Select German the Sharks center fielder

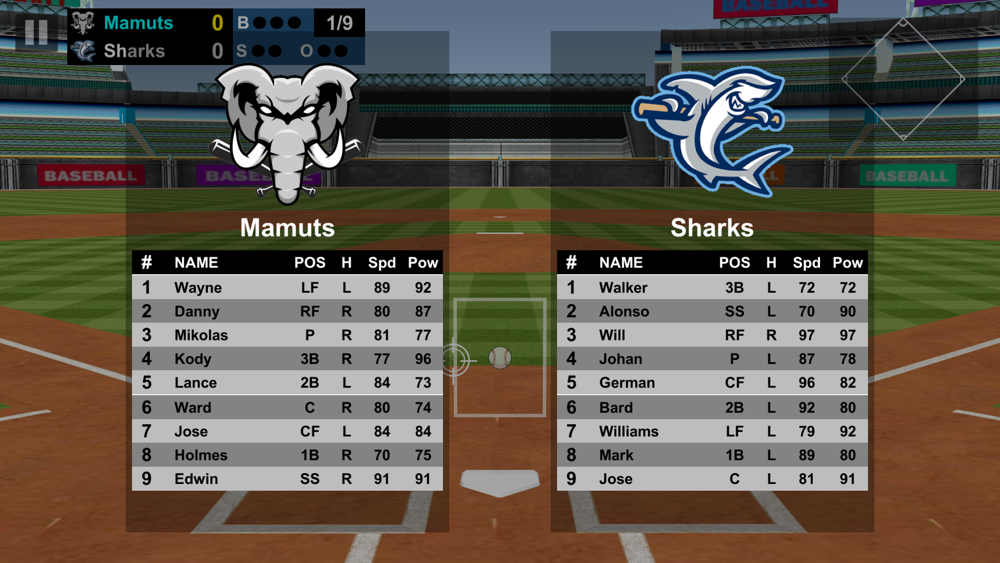click(712, 383)
